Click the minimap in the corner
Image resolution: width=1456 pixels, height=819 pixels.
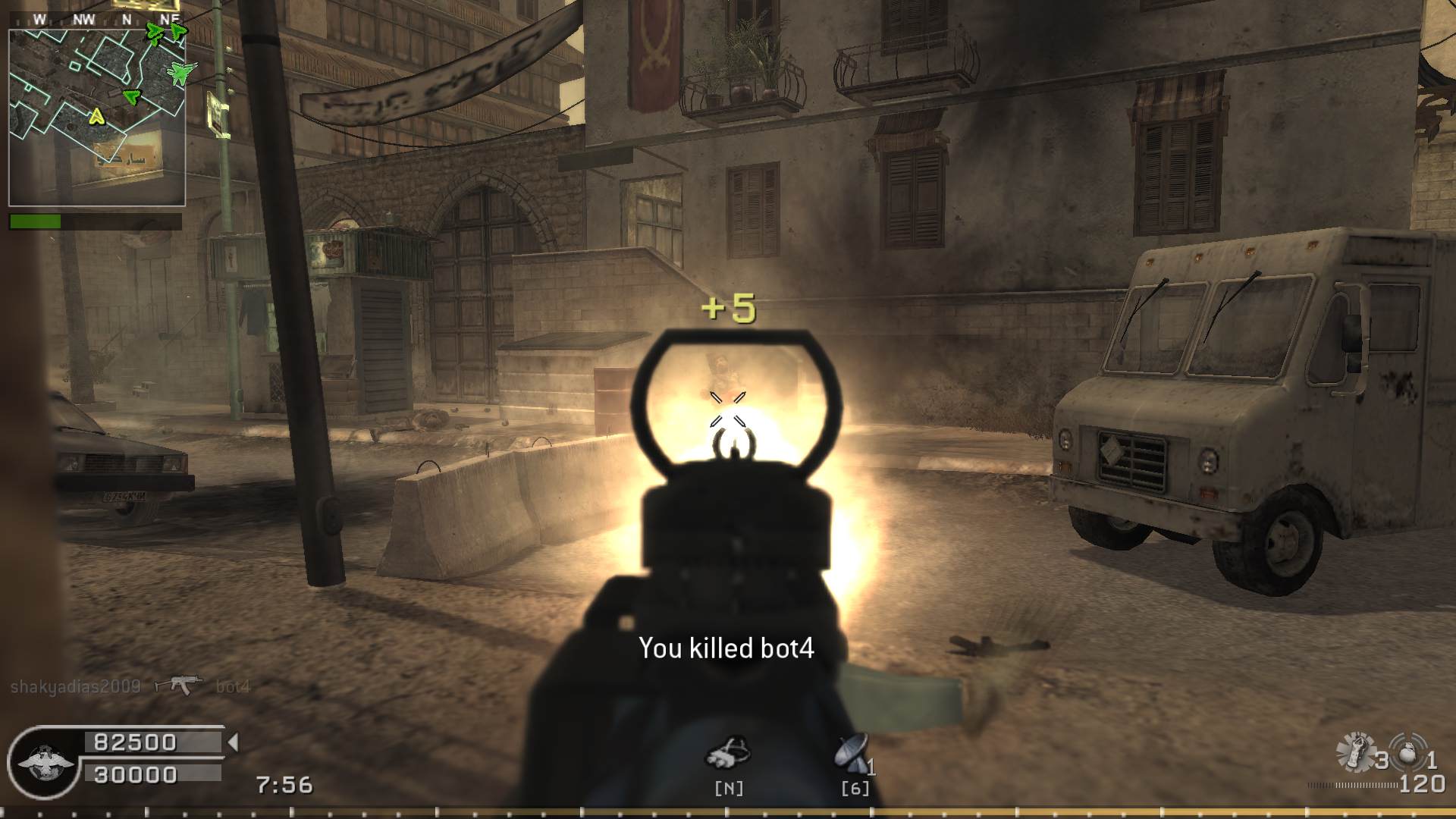(x=97, y=117)
